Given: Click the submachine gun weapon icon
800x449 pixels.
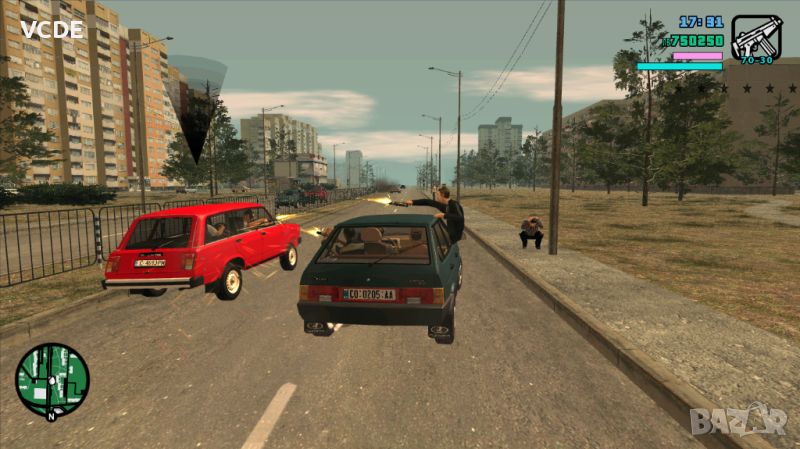Looking at the screenshot, I should pyautogui.click(x=756, y=37).
